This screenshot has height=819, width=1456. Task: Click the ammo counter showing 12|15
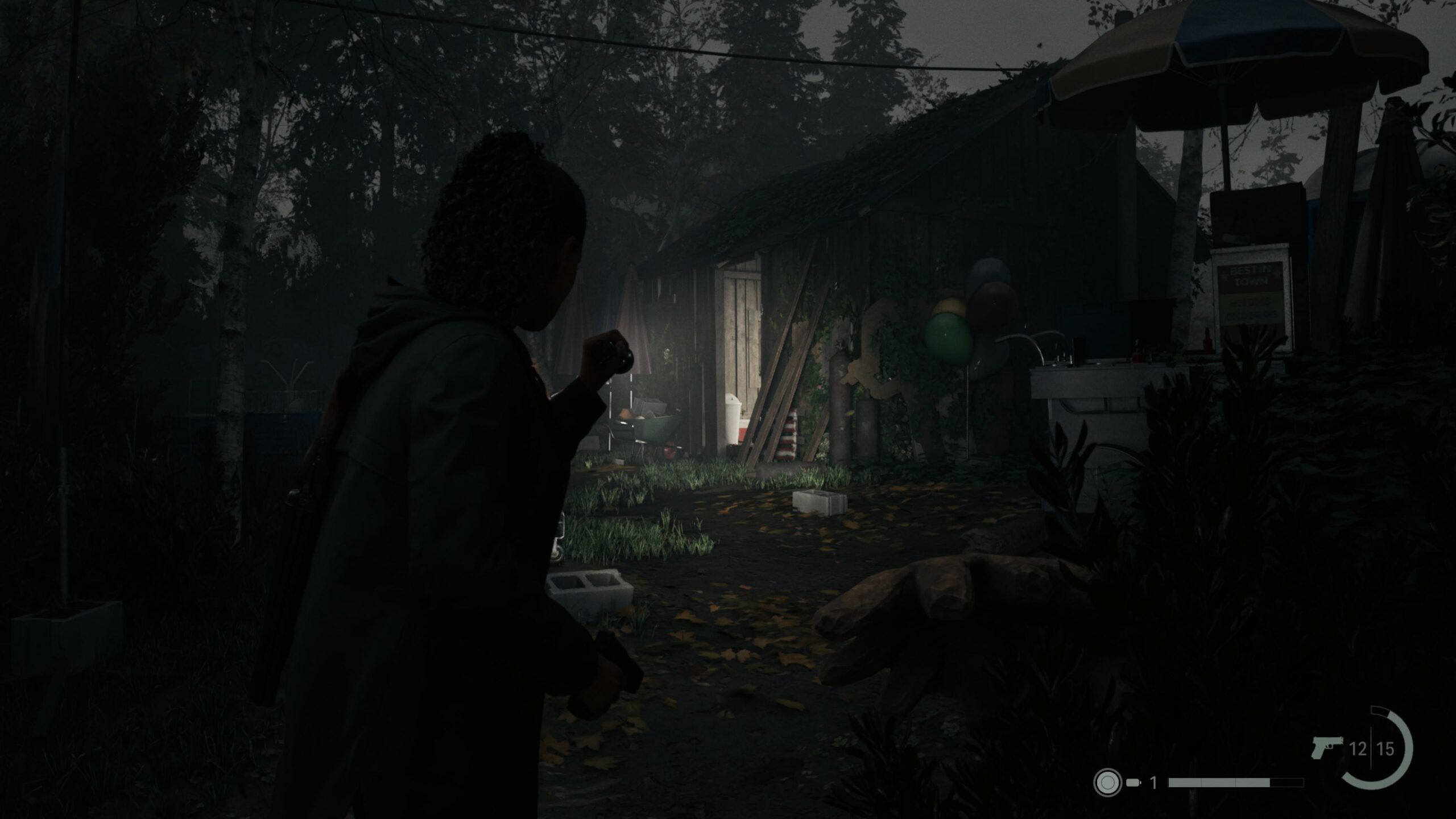pyautogui.click(x=1371, y=747)
